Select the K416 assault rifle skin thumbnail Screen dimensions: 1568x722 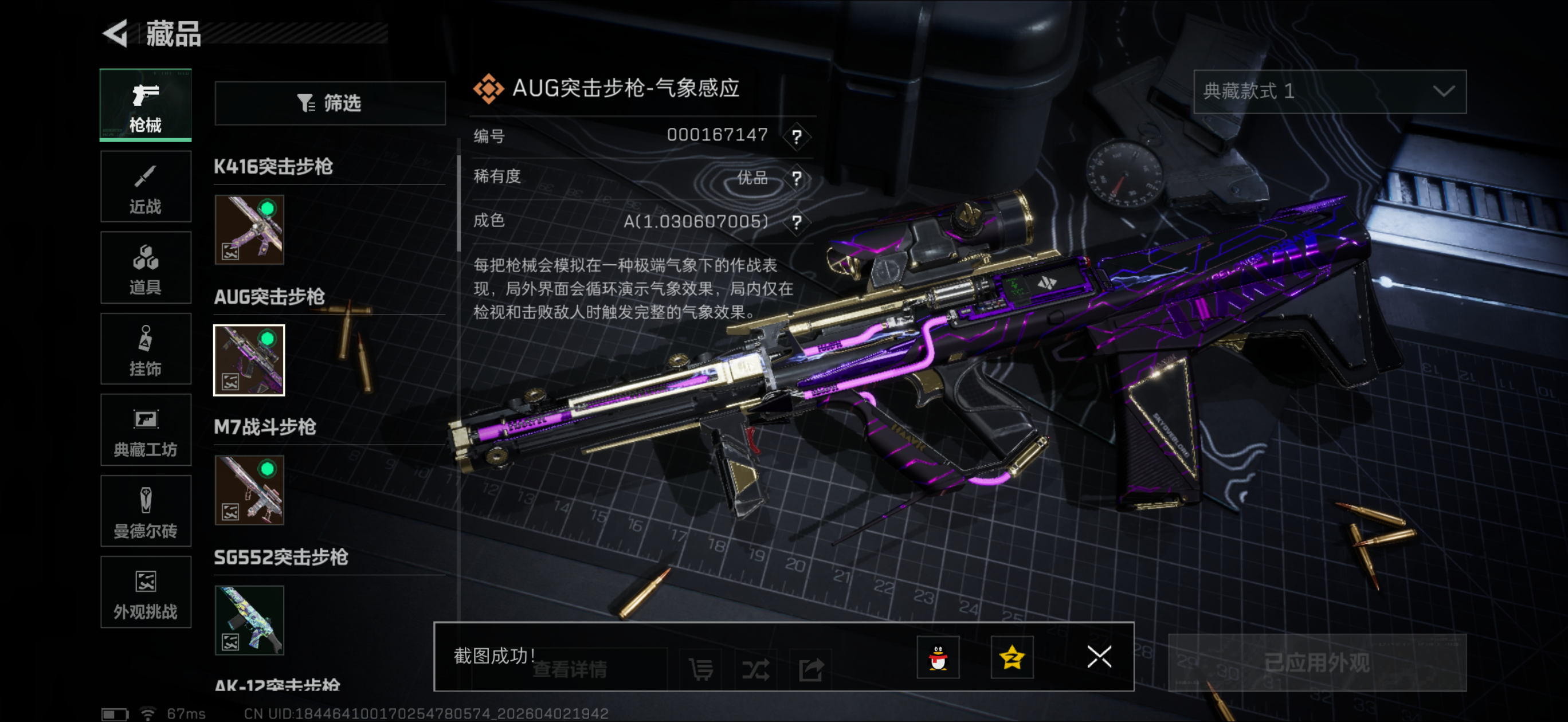click(x=249, y=230)
